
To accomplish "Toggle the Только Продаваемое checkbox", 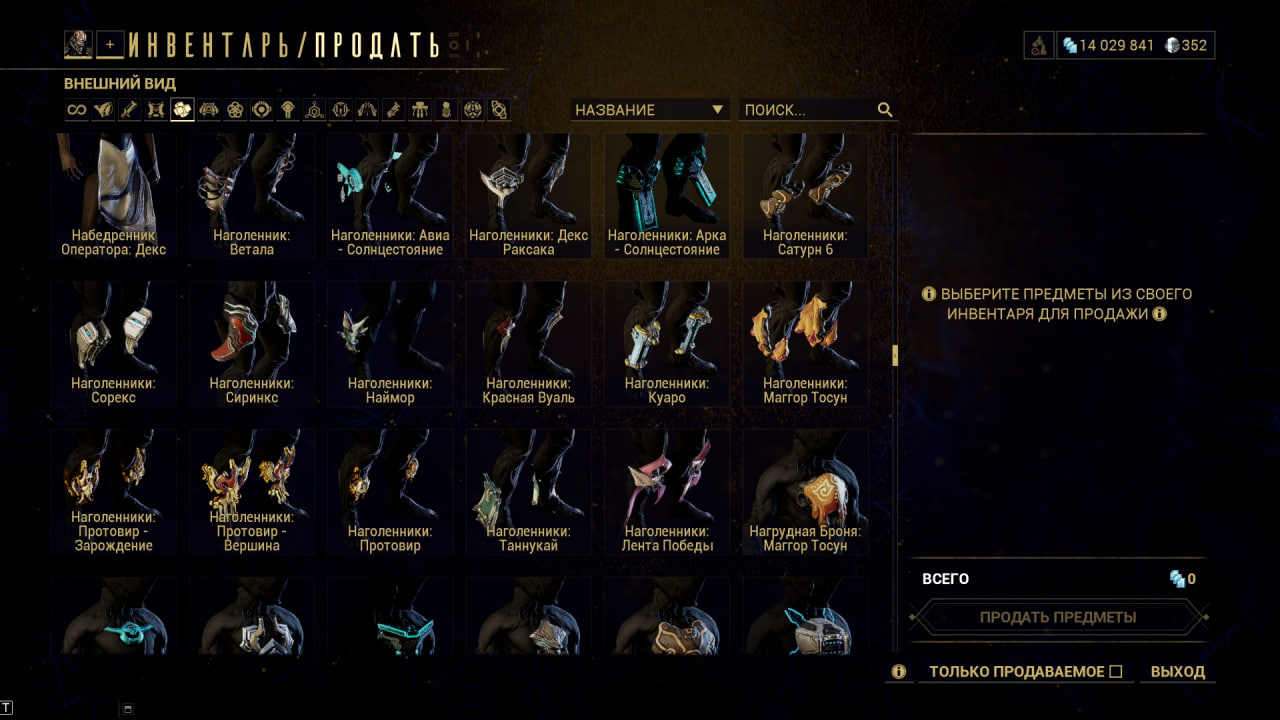I will (1116, 672).
